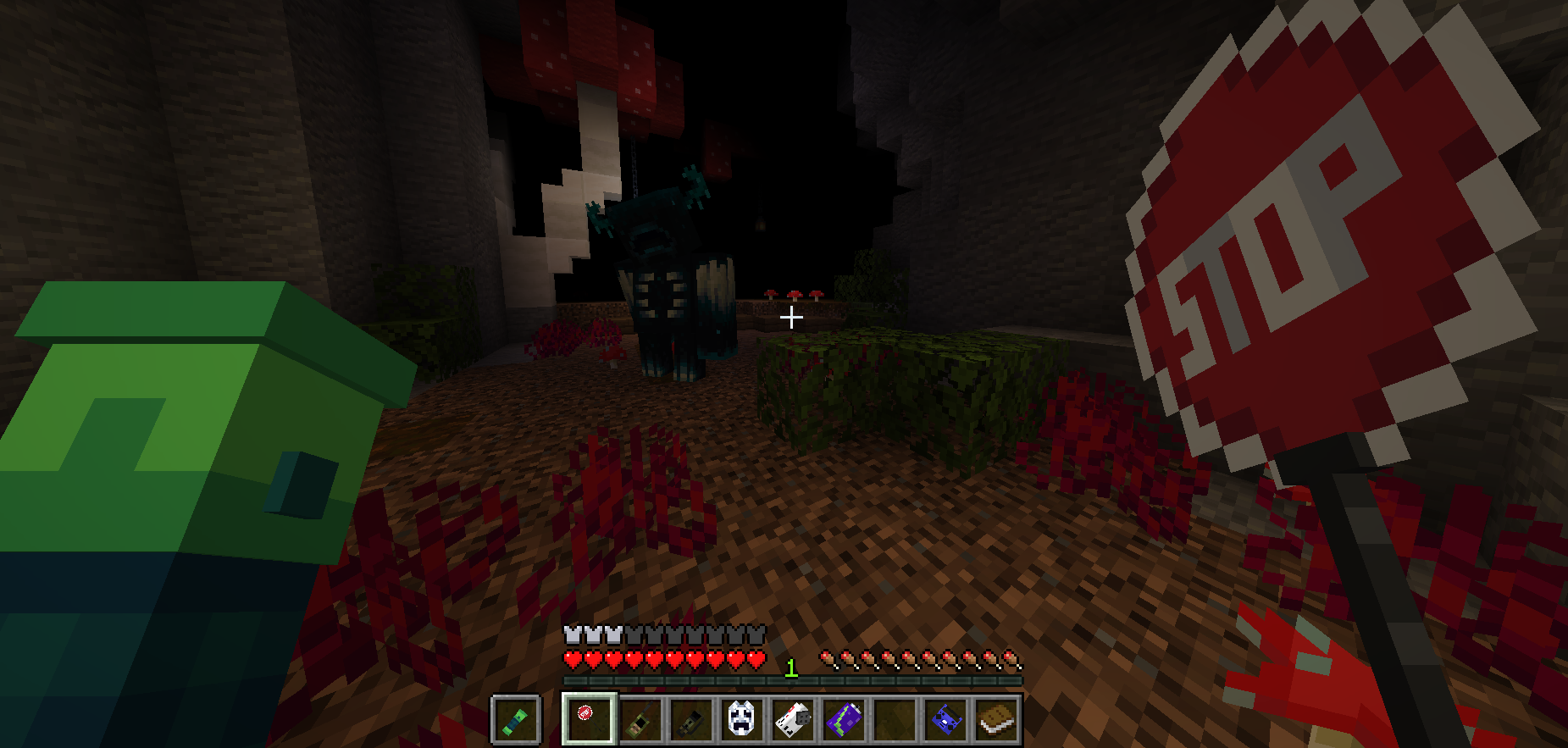Click the rightmost drumstick in the hunger bar
Viewport: 1568px width, 748px height.
[1011, 658]
